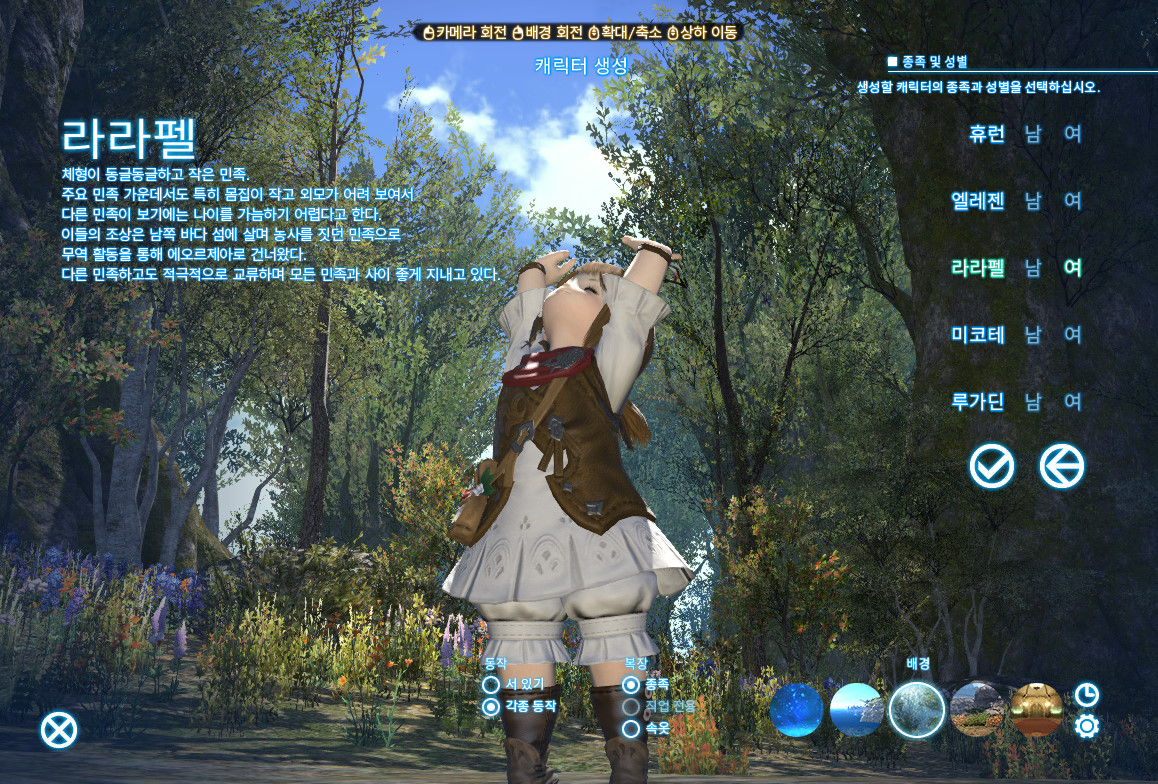
Task: Select female Hyur (휴런 여)
Action: [1073, 134]
